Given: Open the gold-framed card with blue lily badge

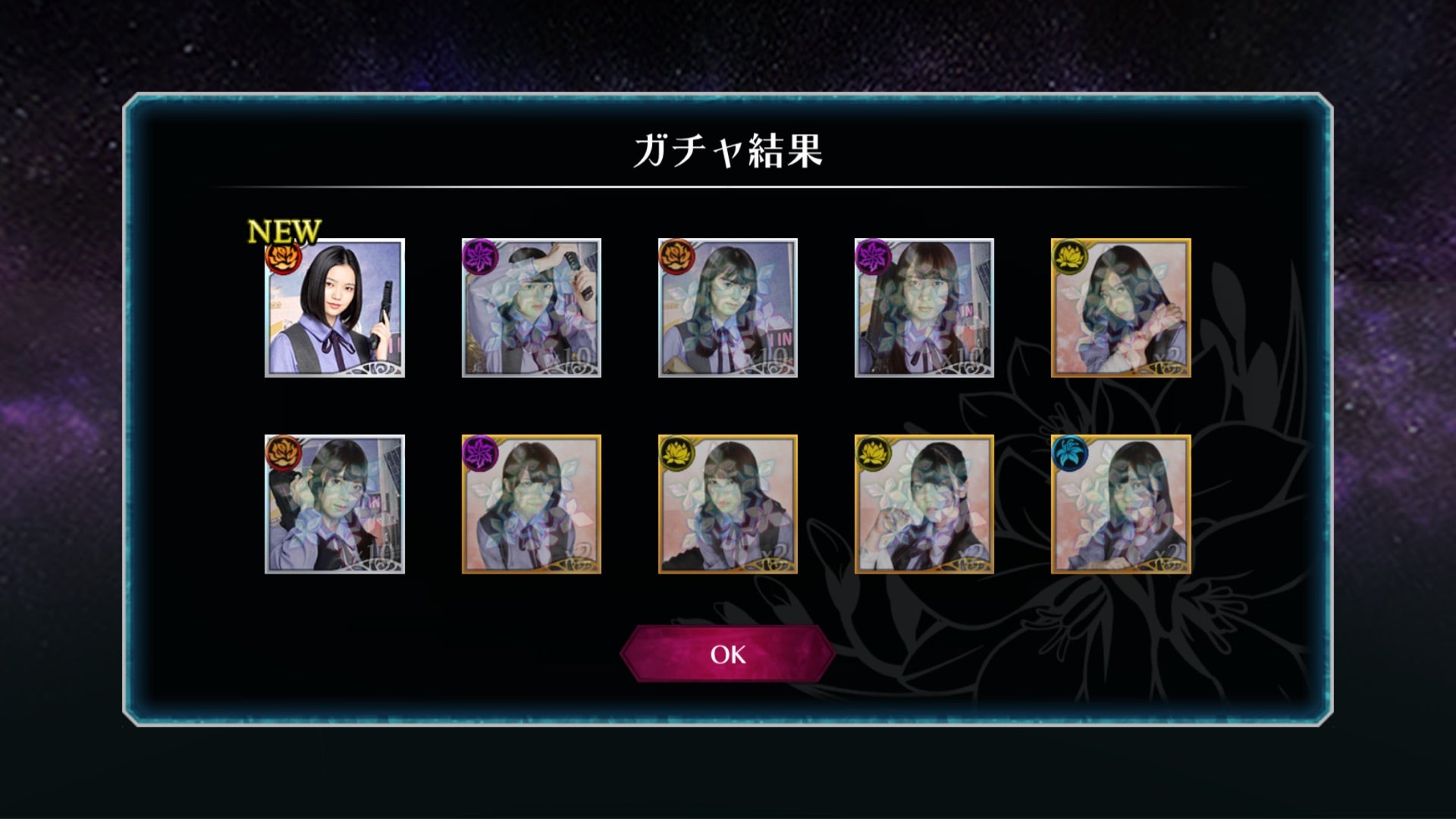Looking at the screenshot, I should pos(1121,504).
